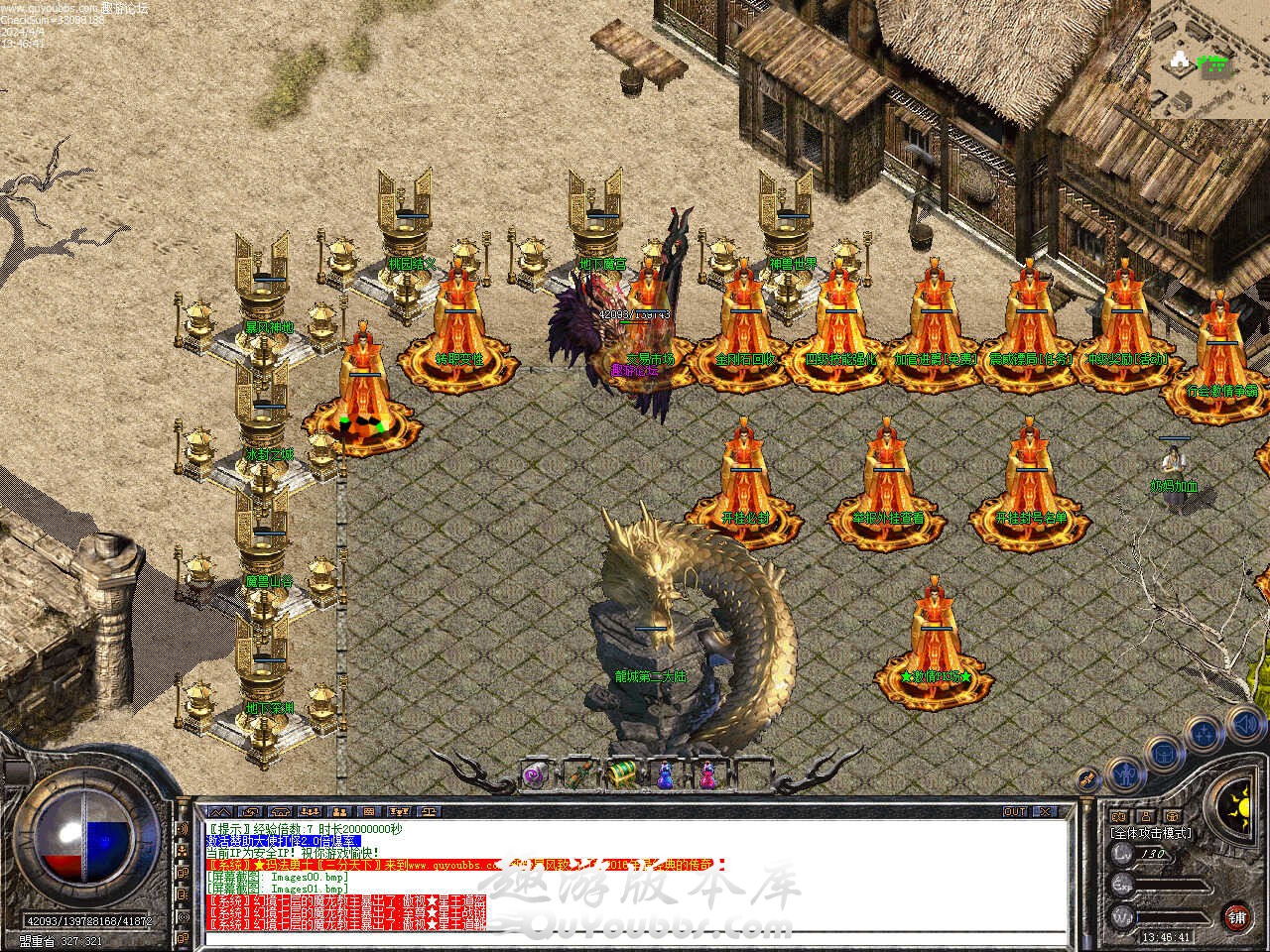
Task: Open the skills round button with stars
Action: pyautogui.click(x=1205, y=734)
